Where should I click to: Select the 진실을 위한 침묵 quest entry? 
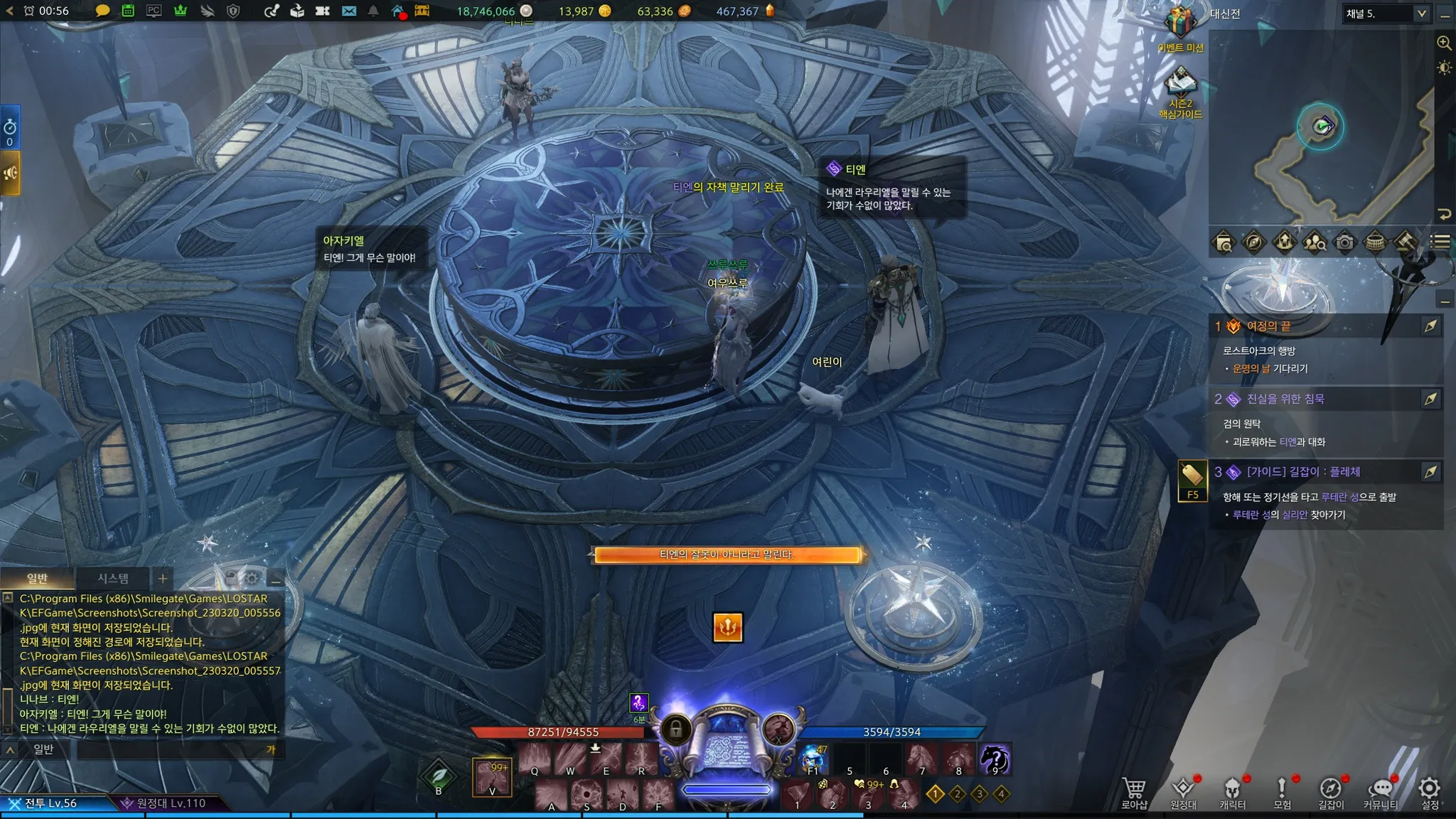point(1285,399)
